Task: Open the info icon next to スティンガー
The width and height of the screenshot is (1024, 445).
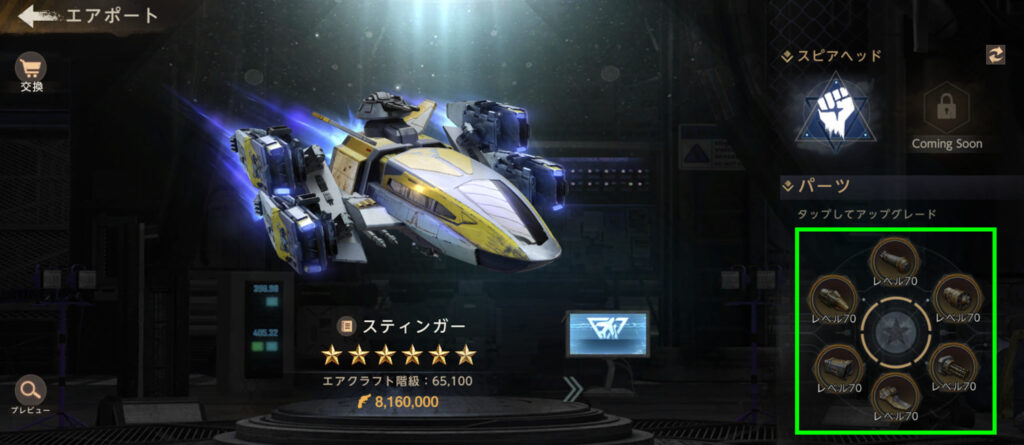Action: point(347,326)
